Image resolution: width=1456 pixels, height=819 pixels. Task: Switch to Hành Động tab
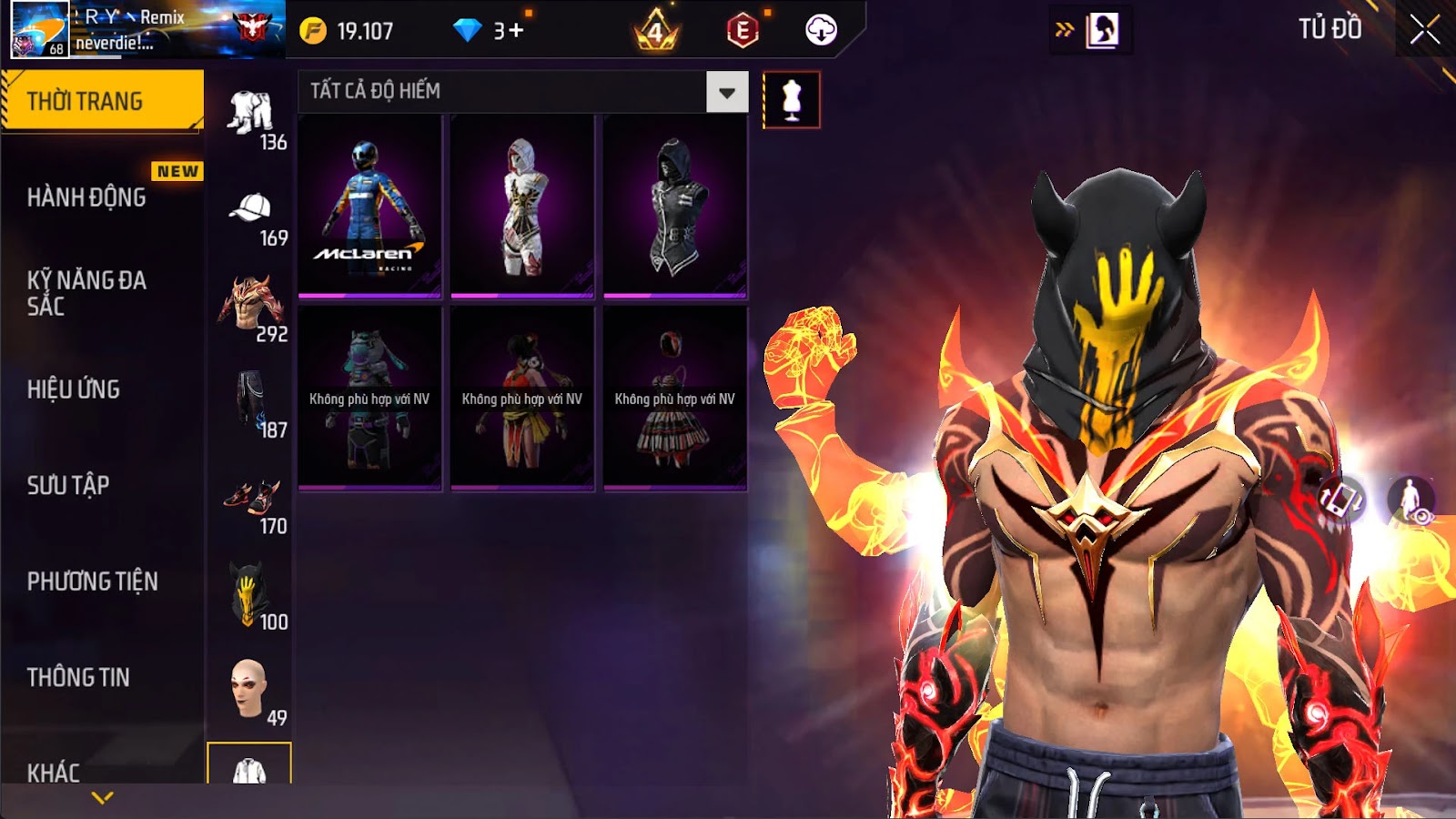click(86, 197)
